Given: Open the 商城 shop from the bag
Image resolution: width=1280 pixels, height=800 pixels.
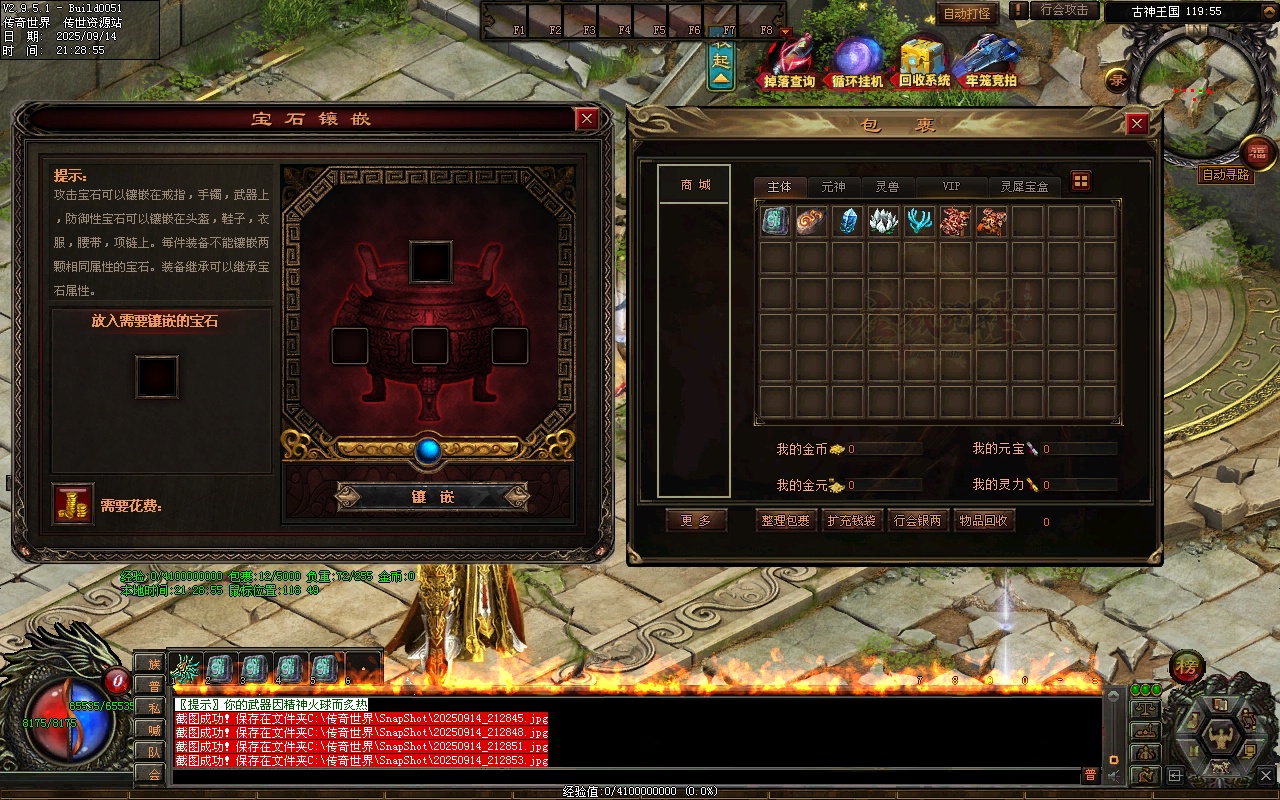Looking at the screenshot, I should (695, 185).
